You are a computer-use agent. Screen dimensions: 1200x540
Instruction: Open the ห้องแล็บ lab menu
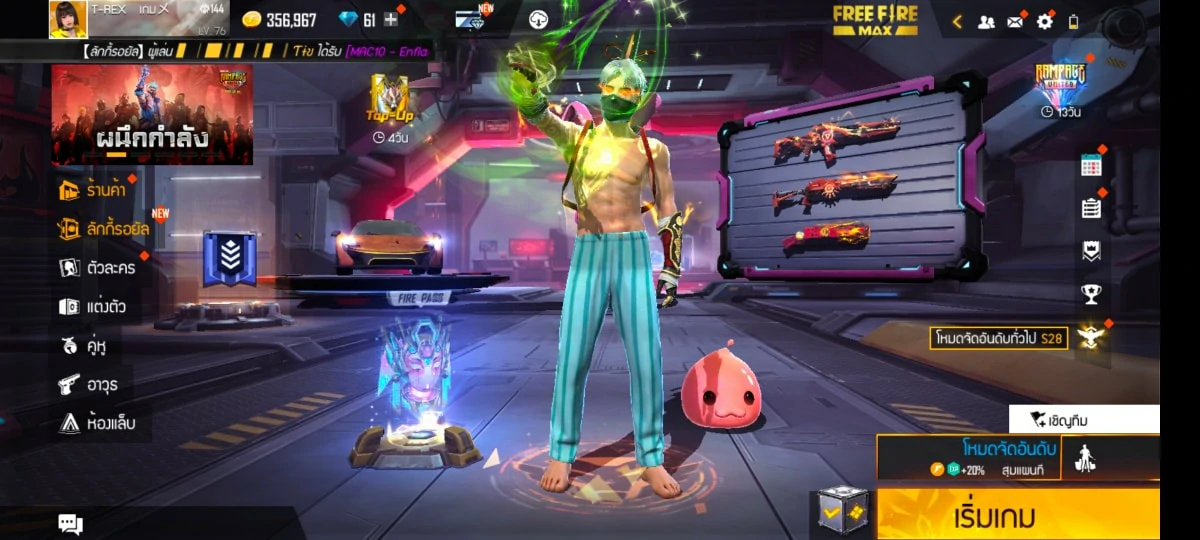(97, 423)
